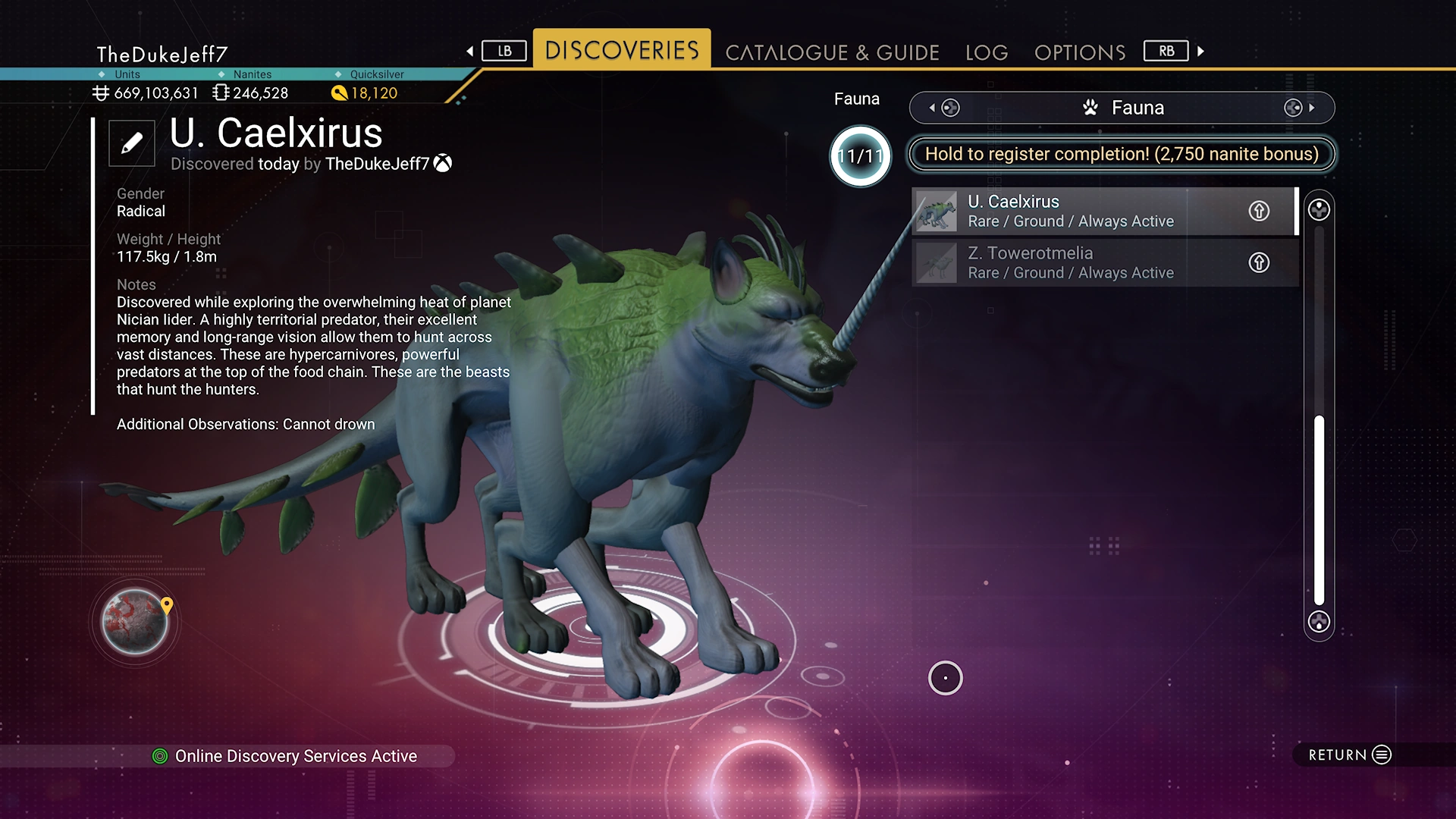The width and height of the screenshot is (1456, 819).
Task: Upload the Z. Towerotmelia discovery
Action: click(x=1259, y=262)
